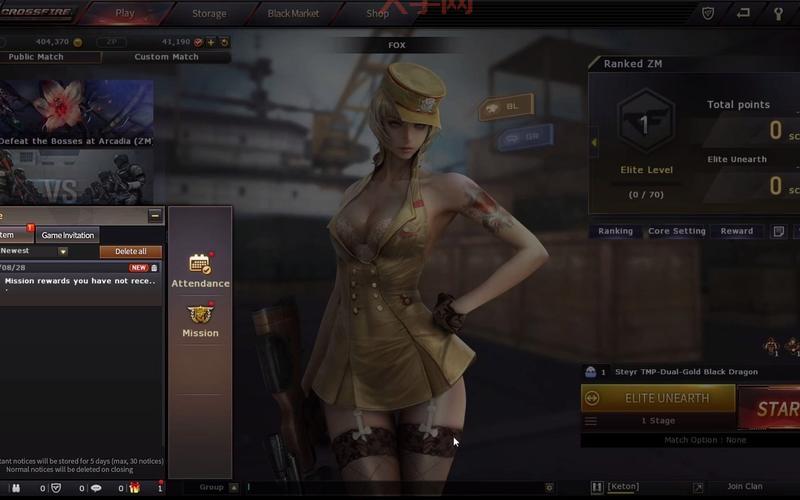800x500 pixels.
Task: Switch to the Game Invitation tab
Action: click(68, 235)
